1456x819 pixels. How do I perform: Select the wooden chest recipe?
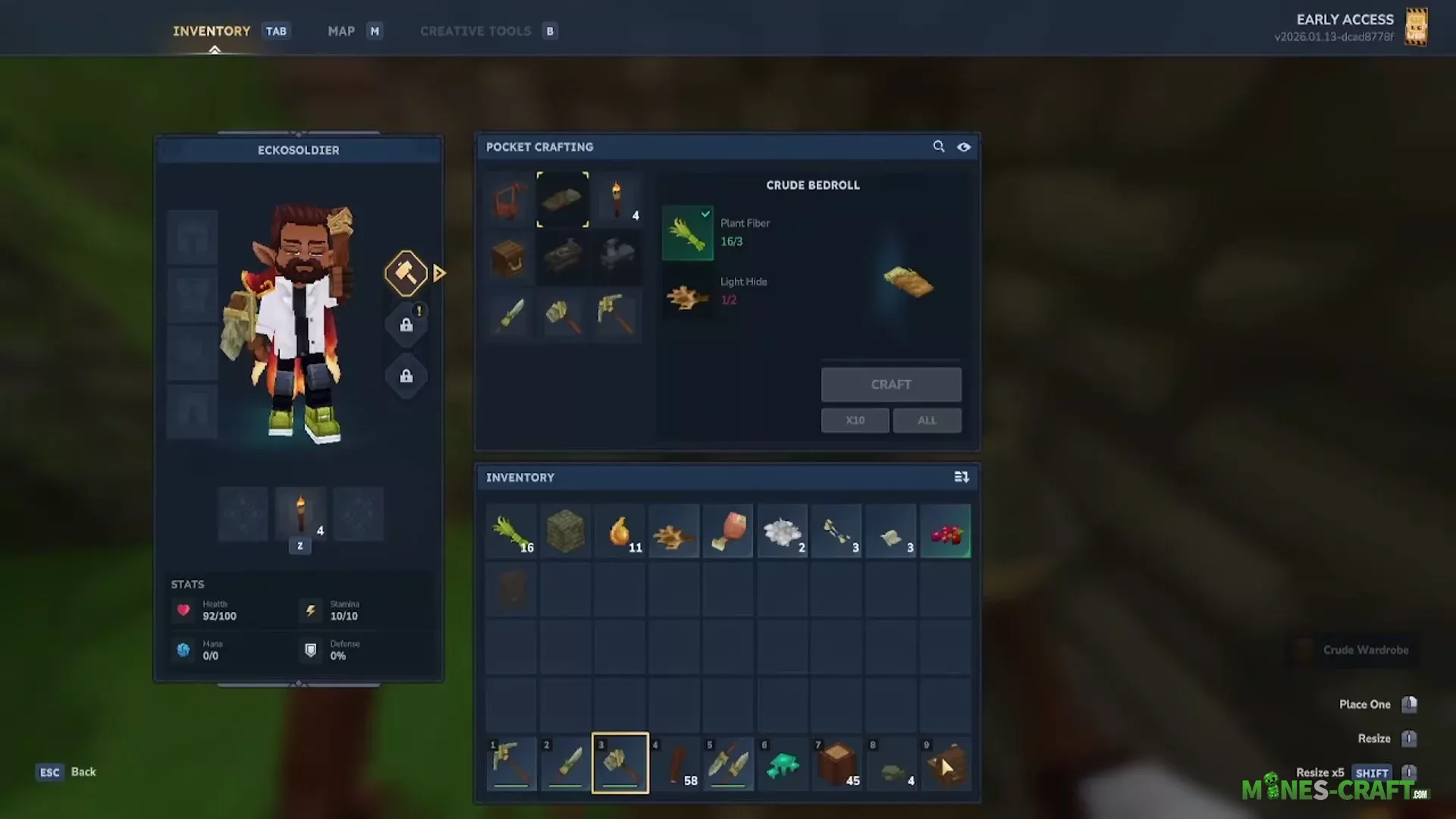click(x=510, y=258)
